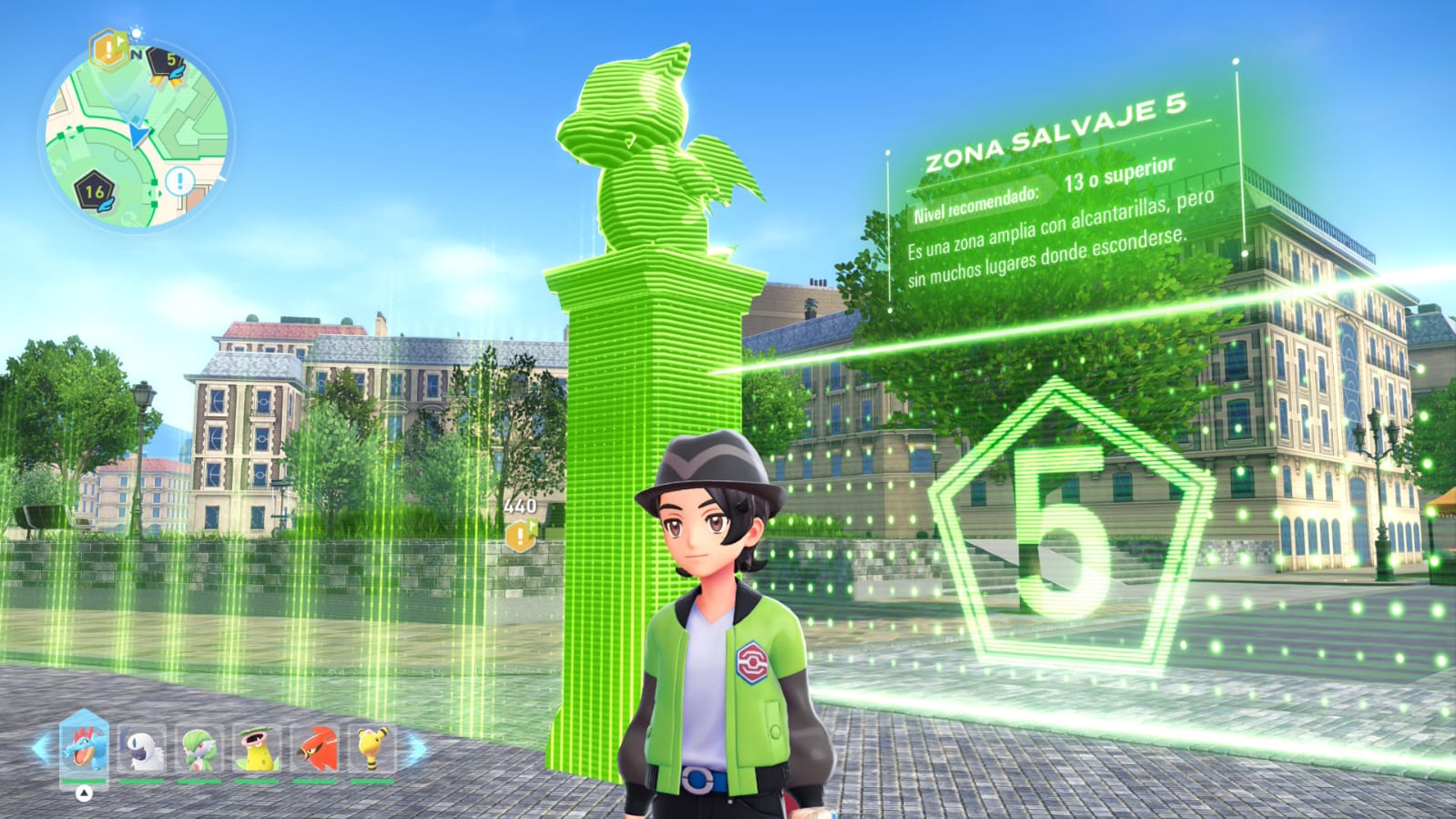Click the party bar's left arrow

click(x=40, y=749)
